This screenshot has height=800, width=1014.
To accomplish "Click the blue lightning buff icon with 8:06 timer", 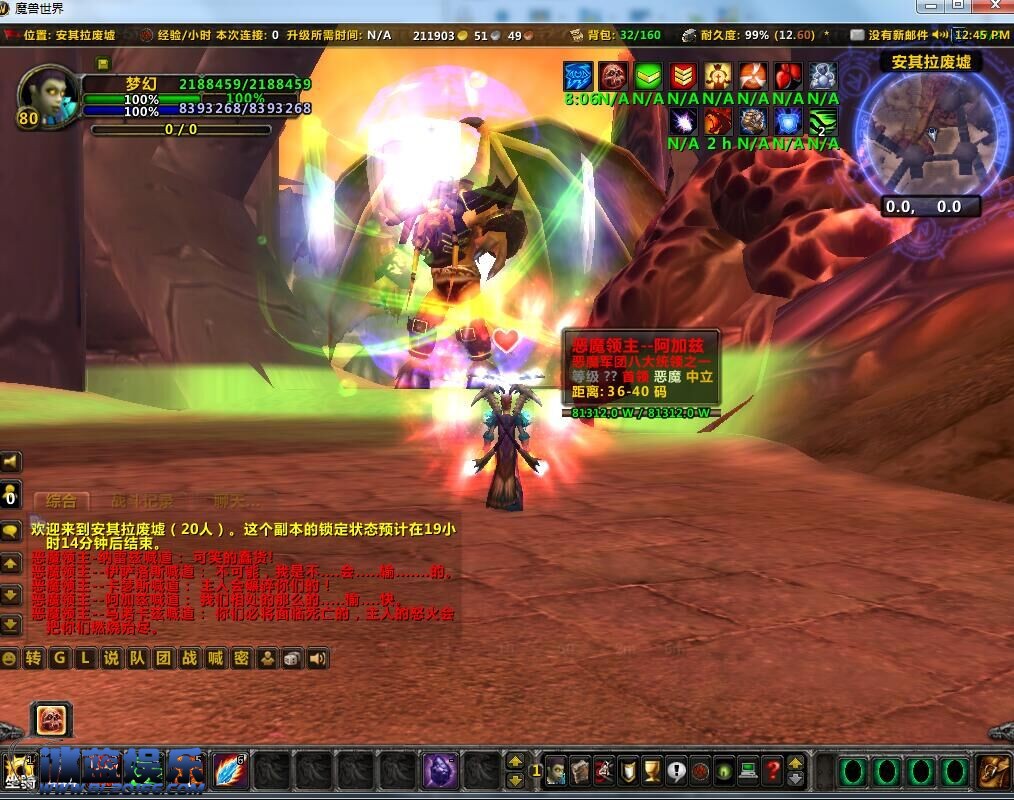I will click(578, 76).
